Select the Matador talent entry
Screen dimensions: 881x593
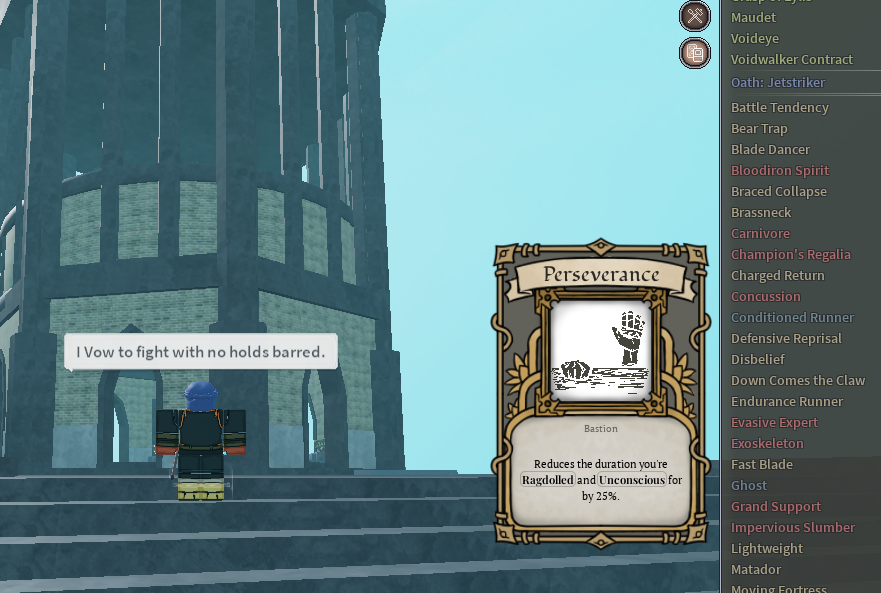[755, 570]
